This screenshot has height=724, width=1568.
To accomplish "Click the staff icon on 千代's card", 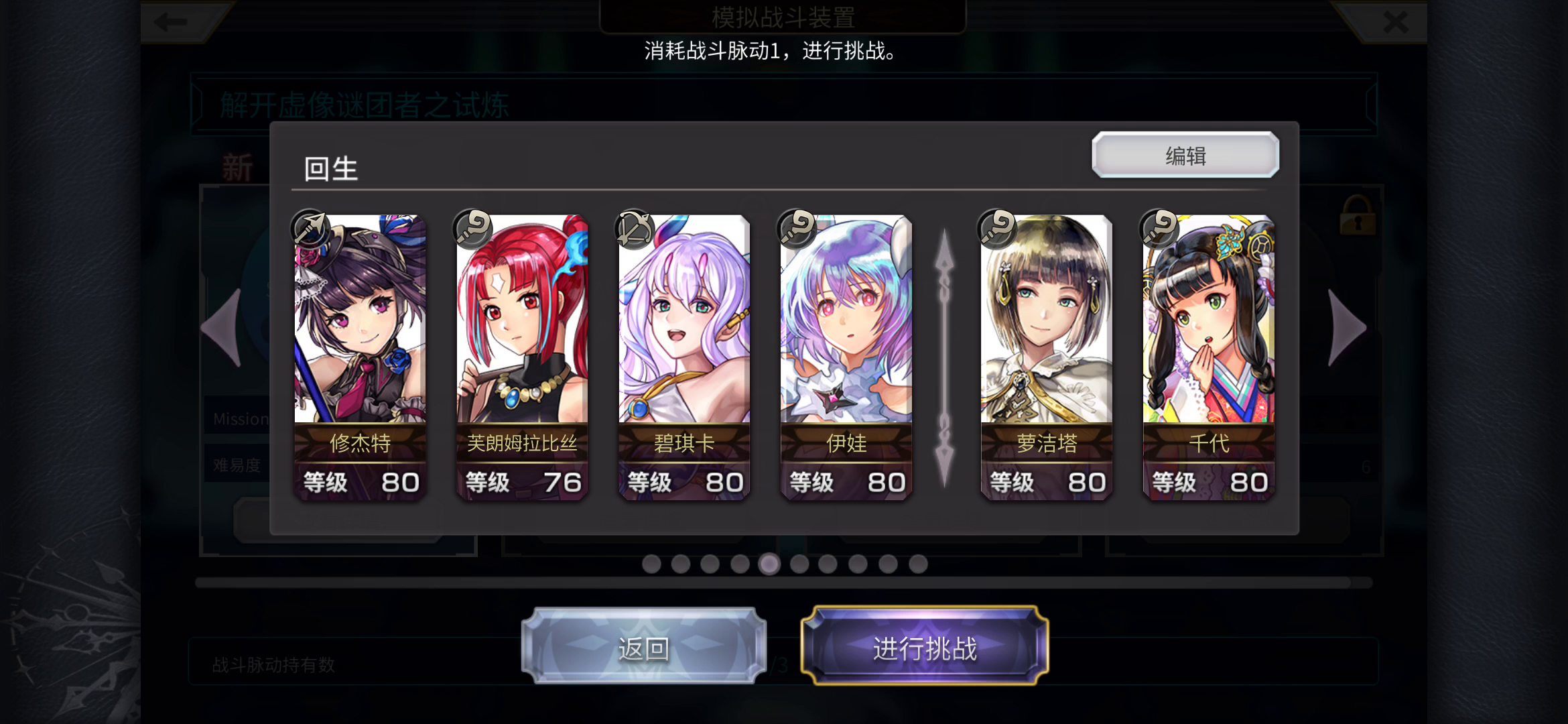I will (1158, 229).
